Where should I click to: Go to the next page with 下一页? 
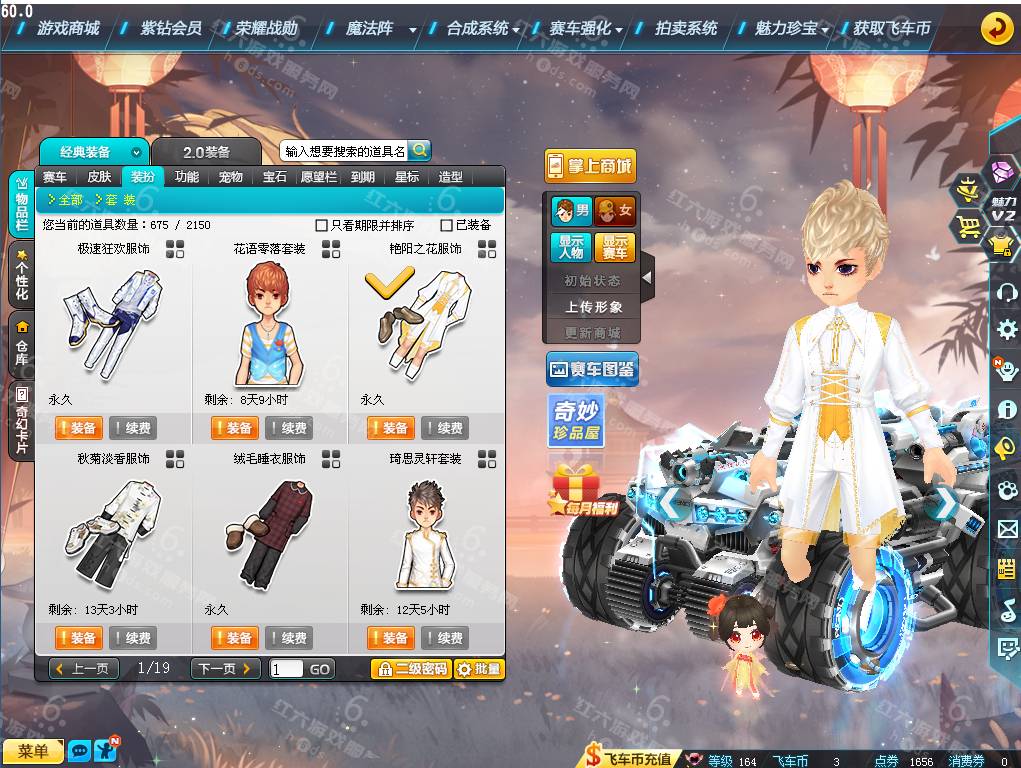coord(225,669)
